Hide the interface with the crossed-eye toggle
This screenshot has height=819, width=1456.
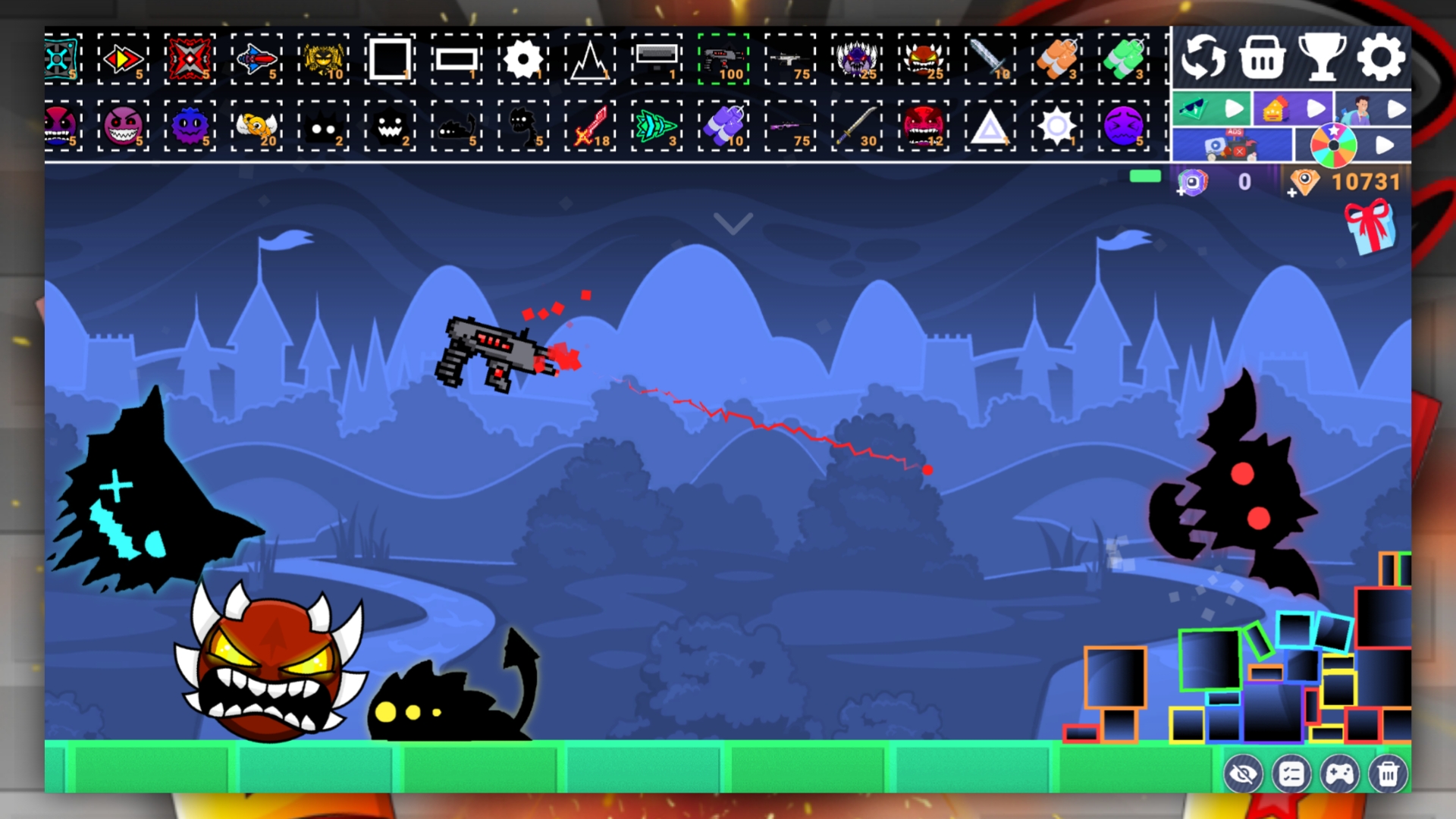tap(1244, 775)
